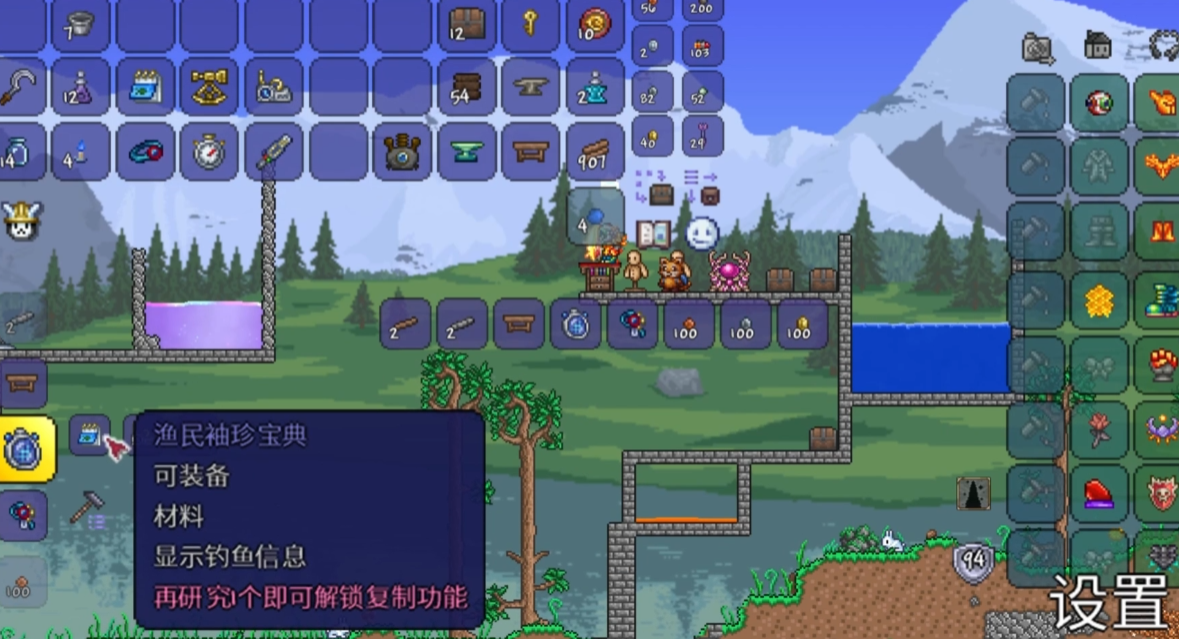Screen dimensions: 1179x639
Task: Select the workbench inventory slot
Action: click(x=530, y=152)
